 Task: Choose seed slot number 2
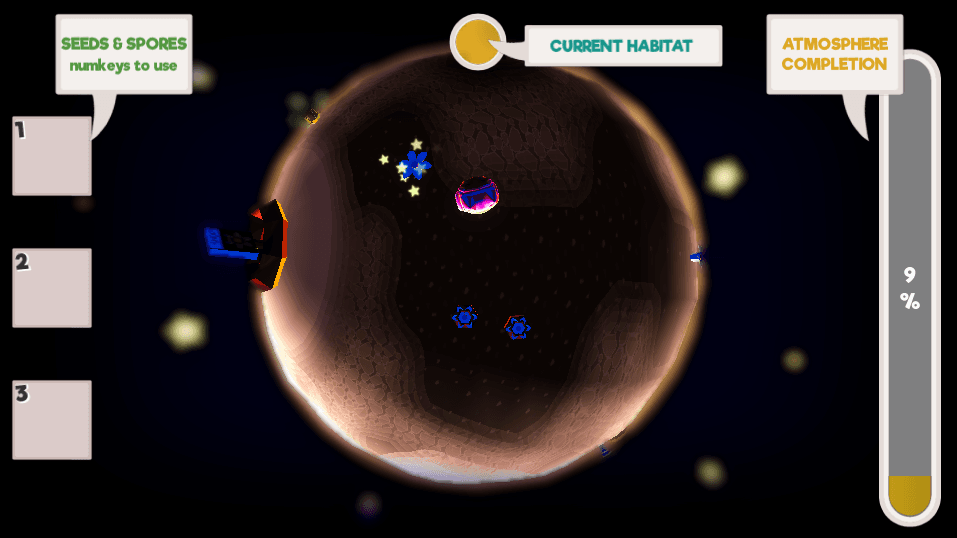[x=52, y=288]
